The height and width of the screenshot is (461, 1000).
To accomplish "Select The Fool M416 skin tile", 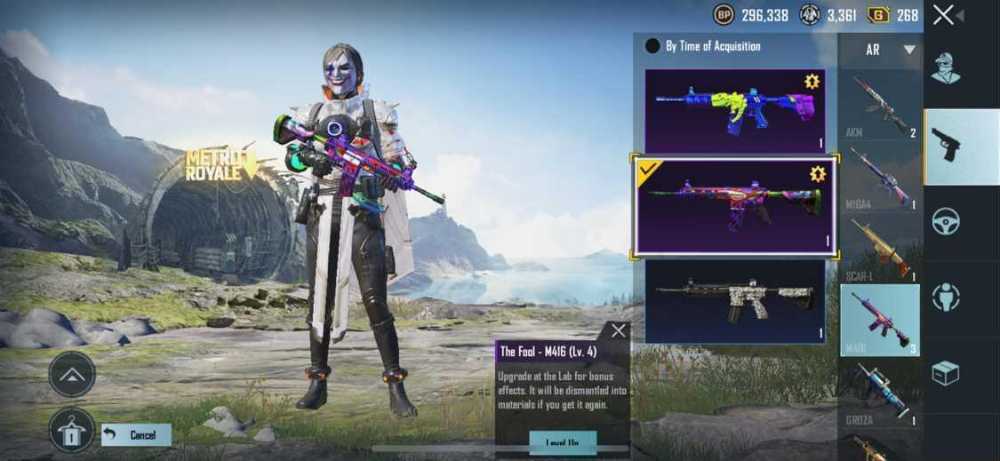I will click(x=735, y=207).
